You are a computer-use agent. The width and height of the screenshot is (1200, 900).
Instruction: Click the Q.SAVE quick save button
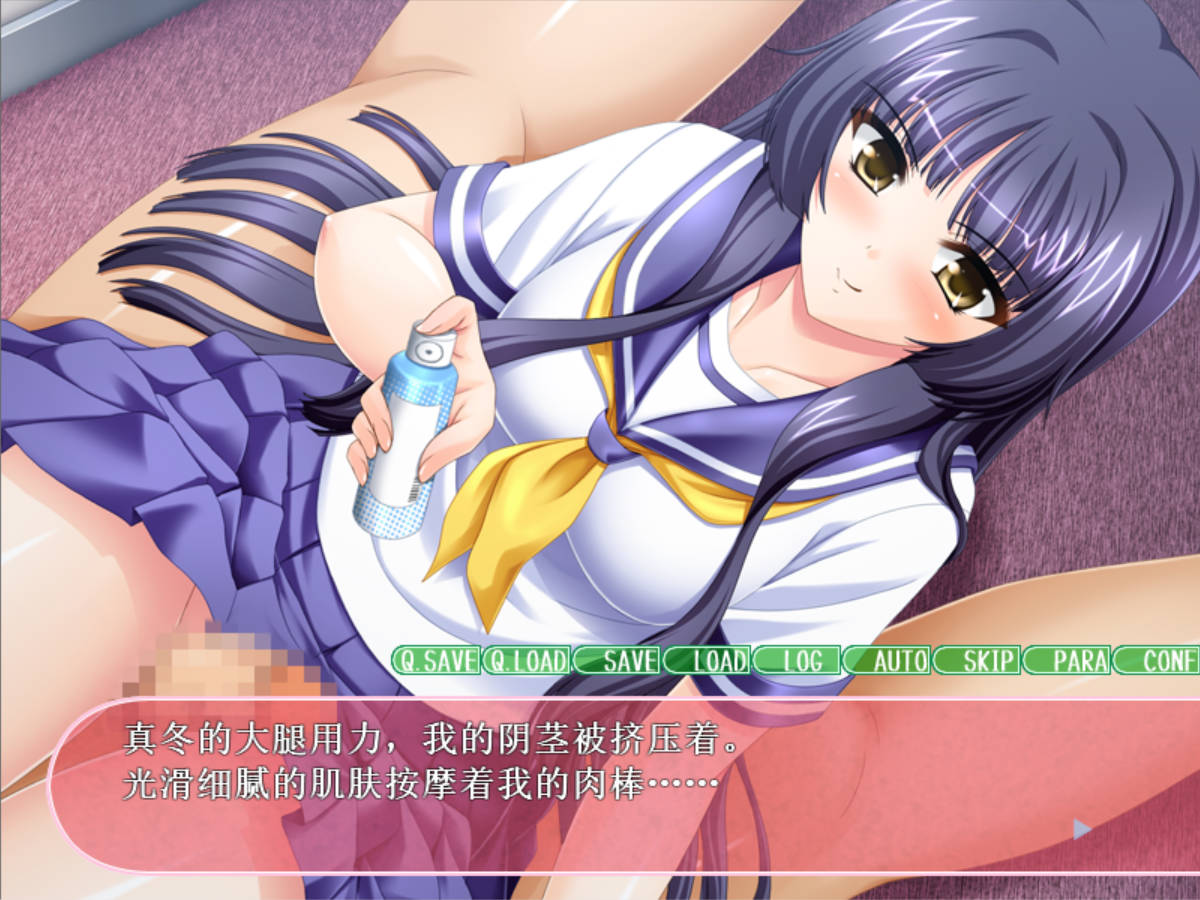(x=435, y=660)
